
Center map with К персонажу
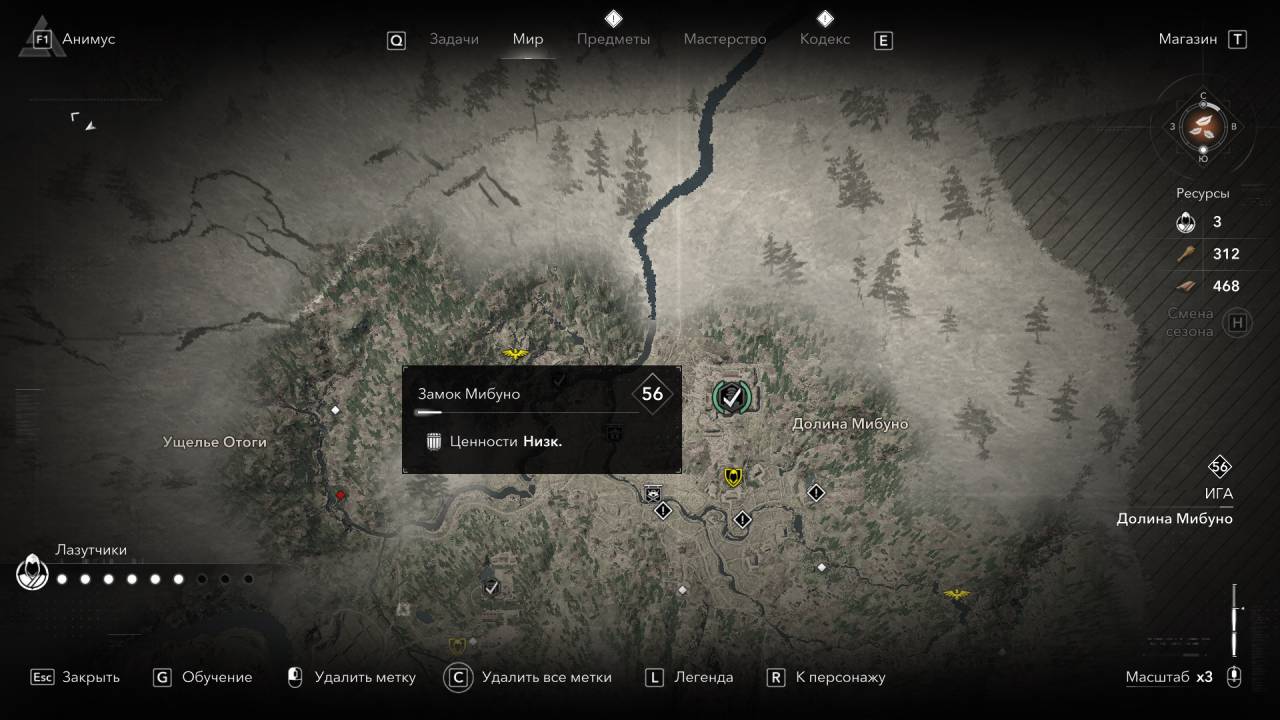coord(840,677)
